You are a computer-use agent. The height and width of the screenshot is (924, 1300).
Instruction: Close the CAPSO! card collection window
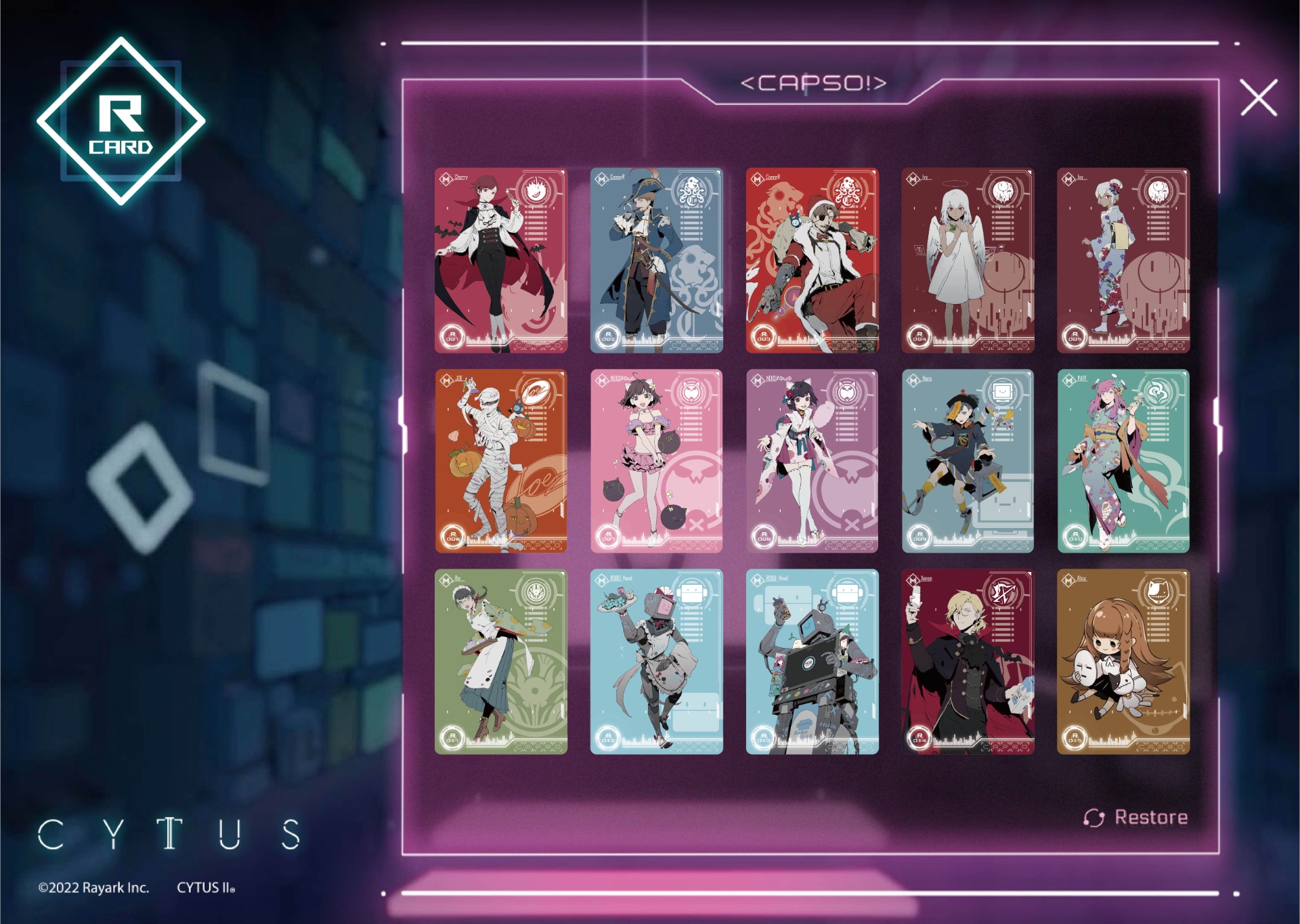(x=1258, y=97)
